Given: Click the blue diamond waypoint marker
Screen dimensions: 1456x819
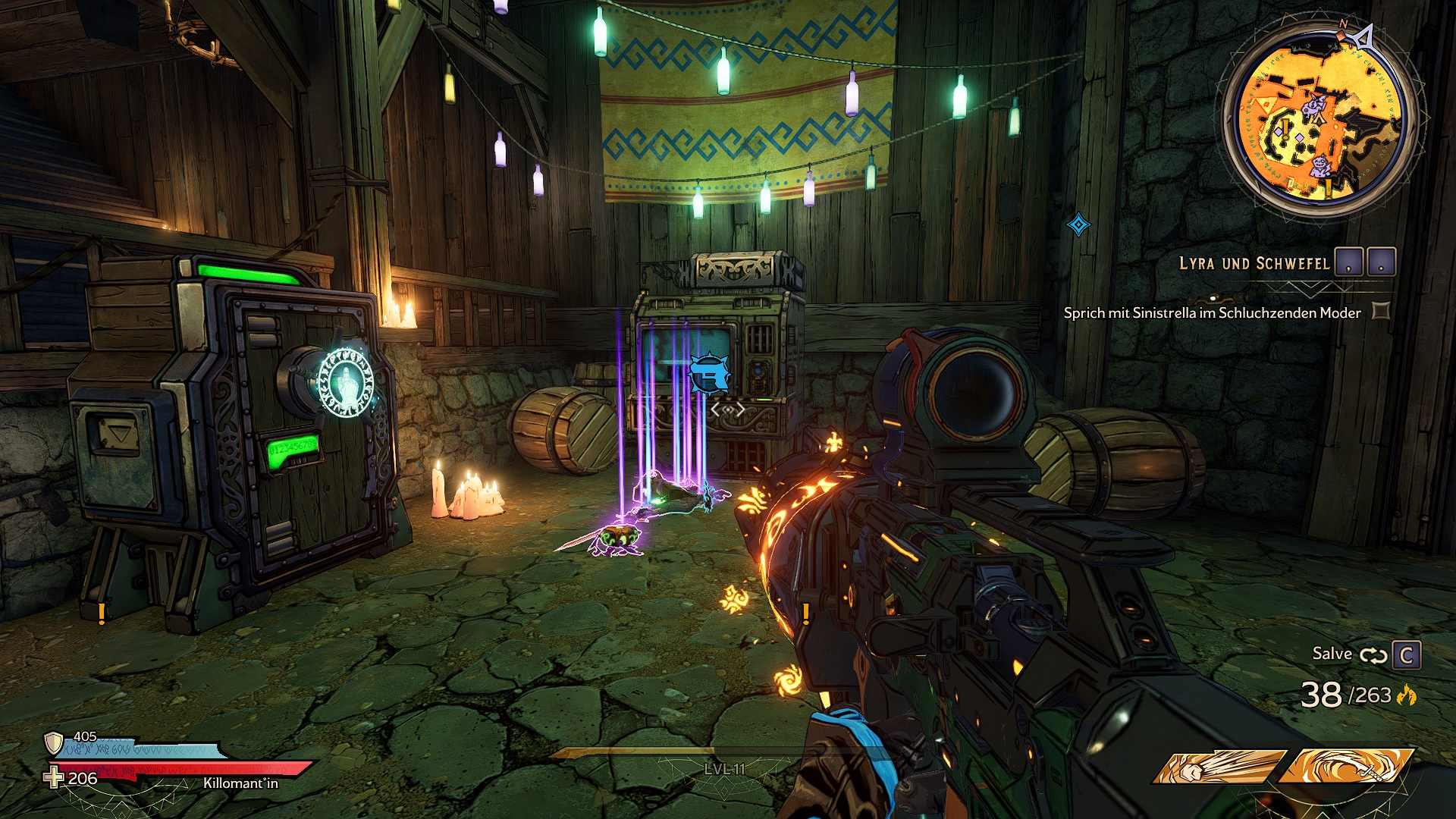Looking at the screenshot, I should click(x=1078, y=224).
